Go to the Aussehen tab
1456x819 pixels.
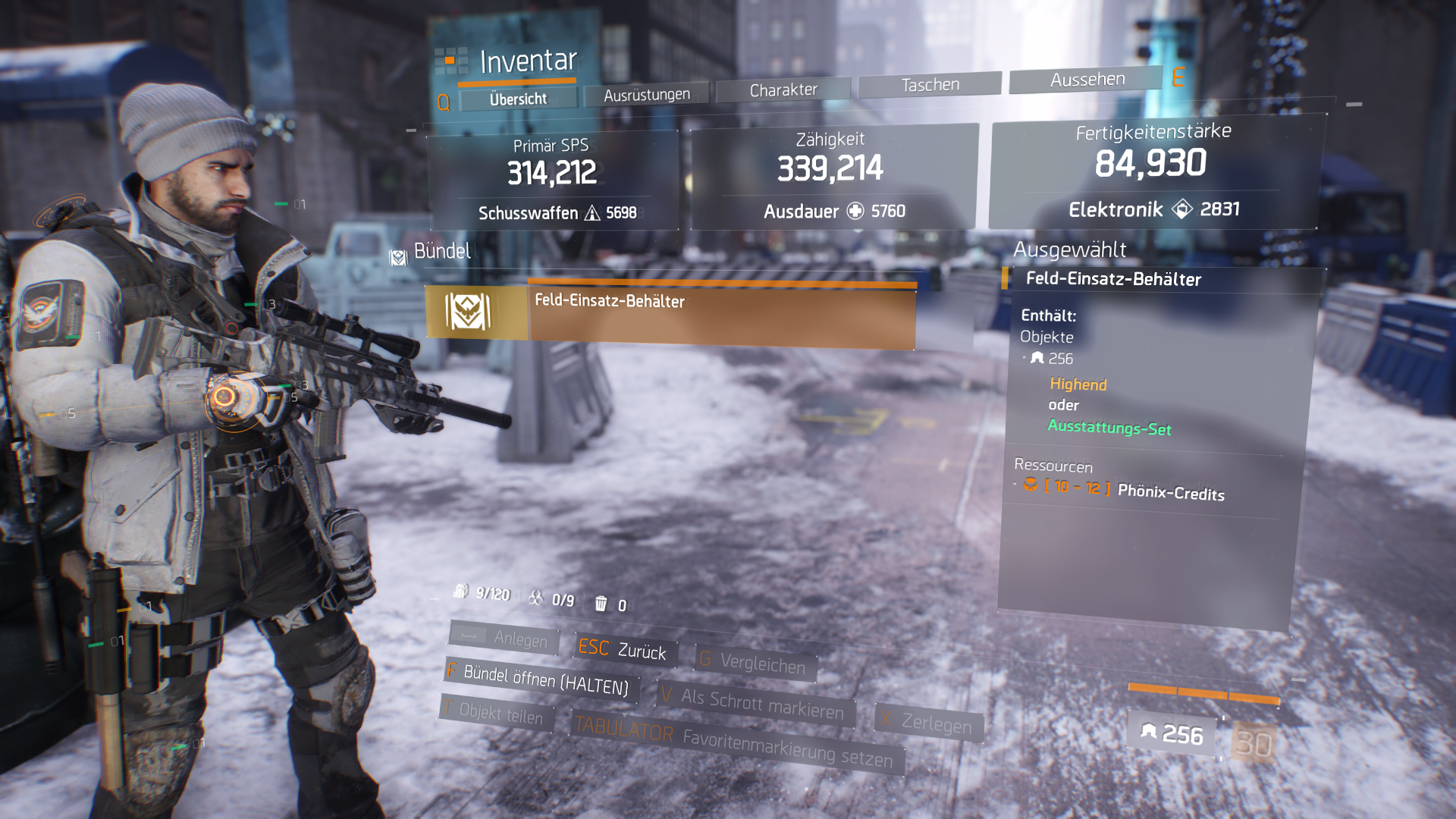click(1087, 80)
